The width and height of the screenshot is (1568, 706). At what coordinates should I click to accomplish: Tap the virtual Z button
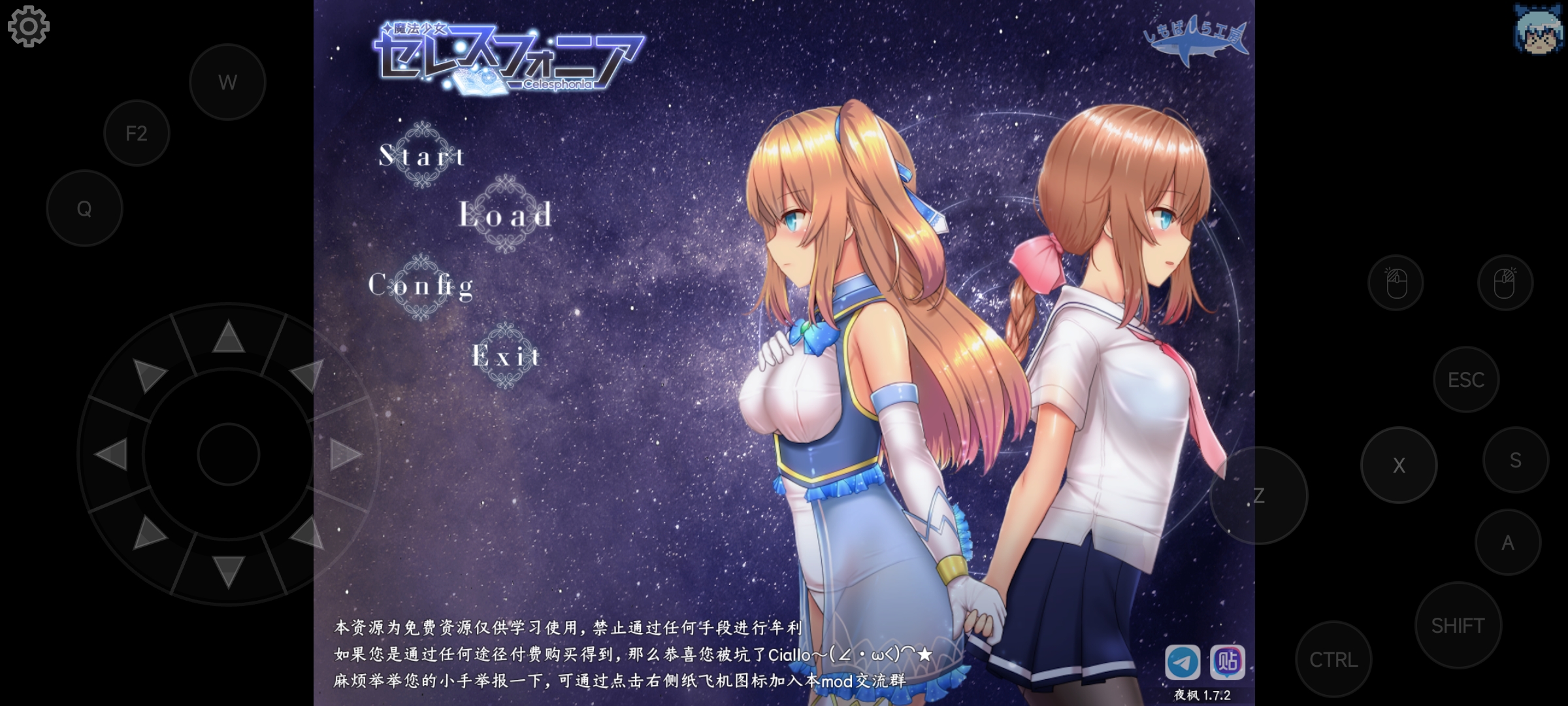pos(1258,496)
